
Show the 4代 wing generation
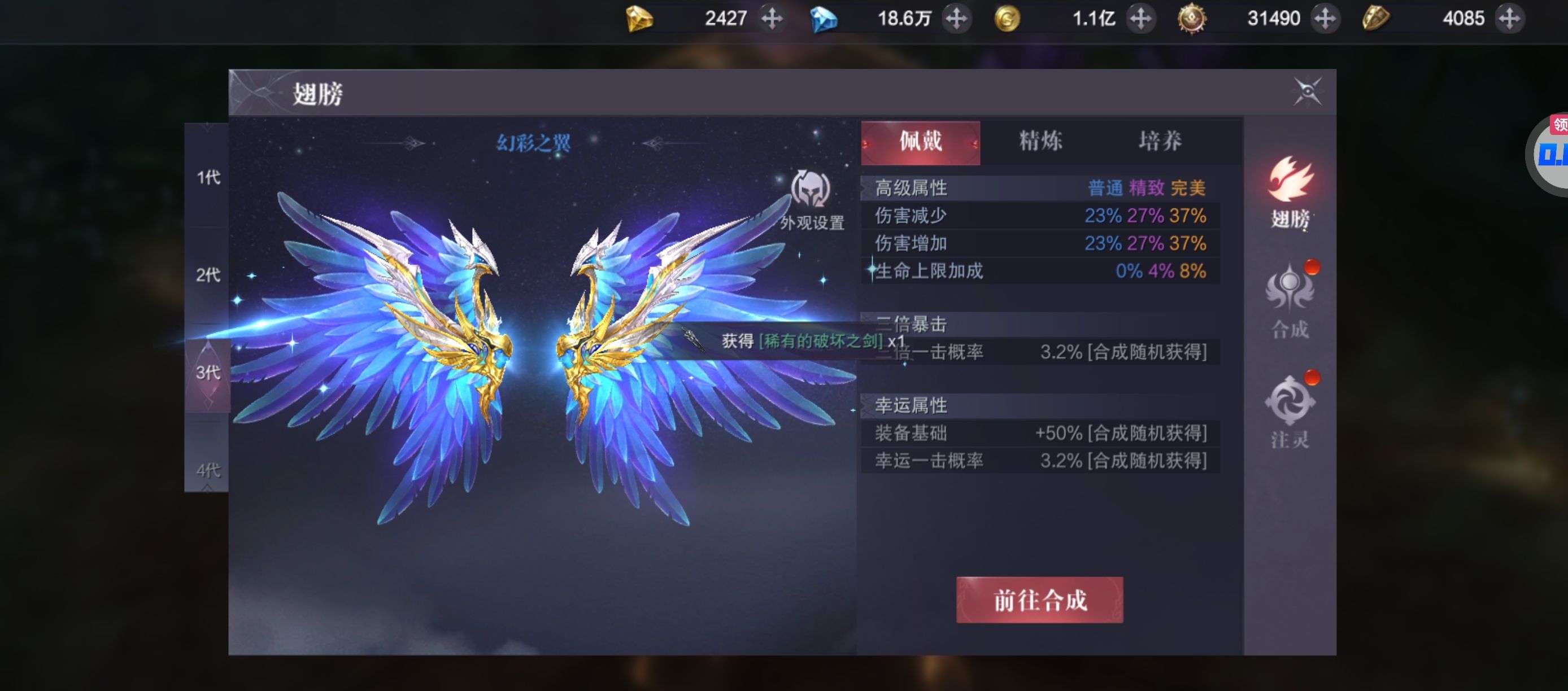click(207, 470)
